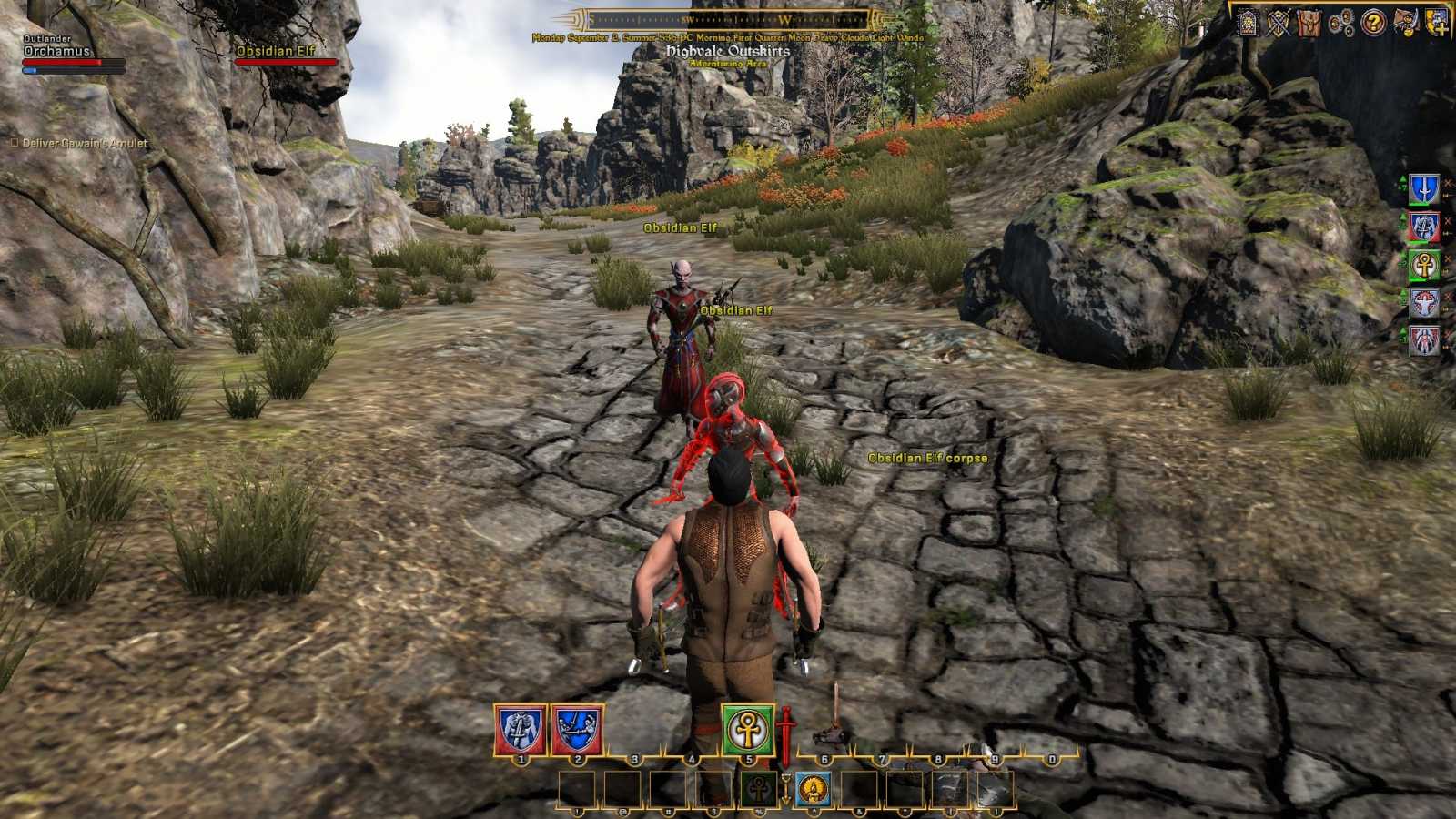Select the blue sword shield buff icon
Image resolution: width=1456 pixels, height=819 pixels.
tap(1424, 189)
